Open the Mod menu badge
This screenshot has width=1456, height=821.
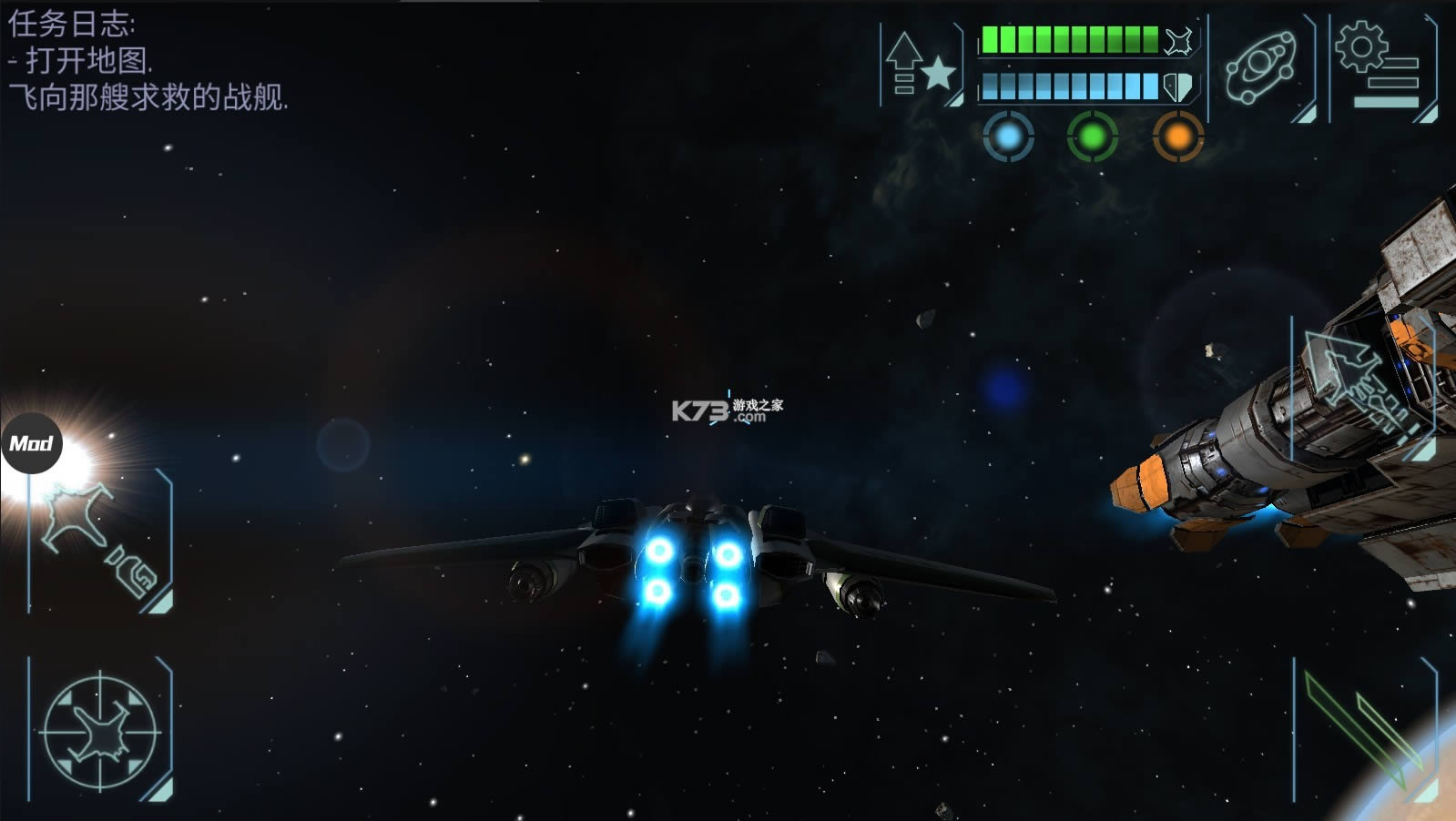click(31, 443)
